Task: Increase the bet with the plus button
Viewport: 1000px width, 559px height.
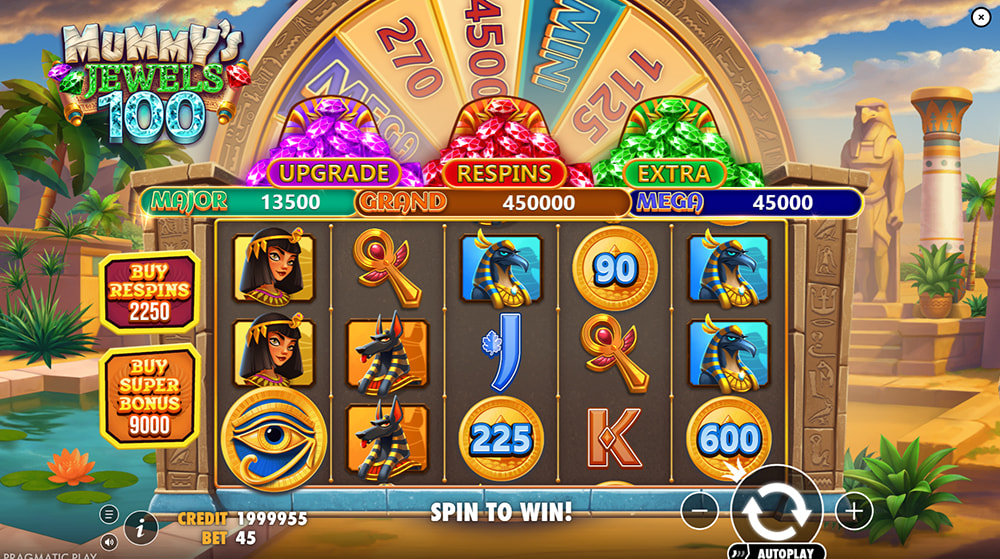Action: 853,512
